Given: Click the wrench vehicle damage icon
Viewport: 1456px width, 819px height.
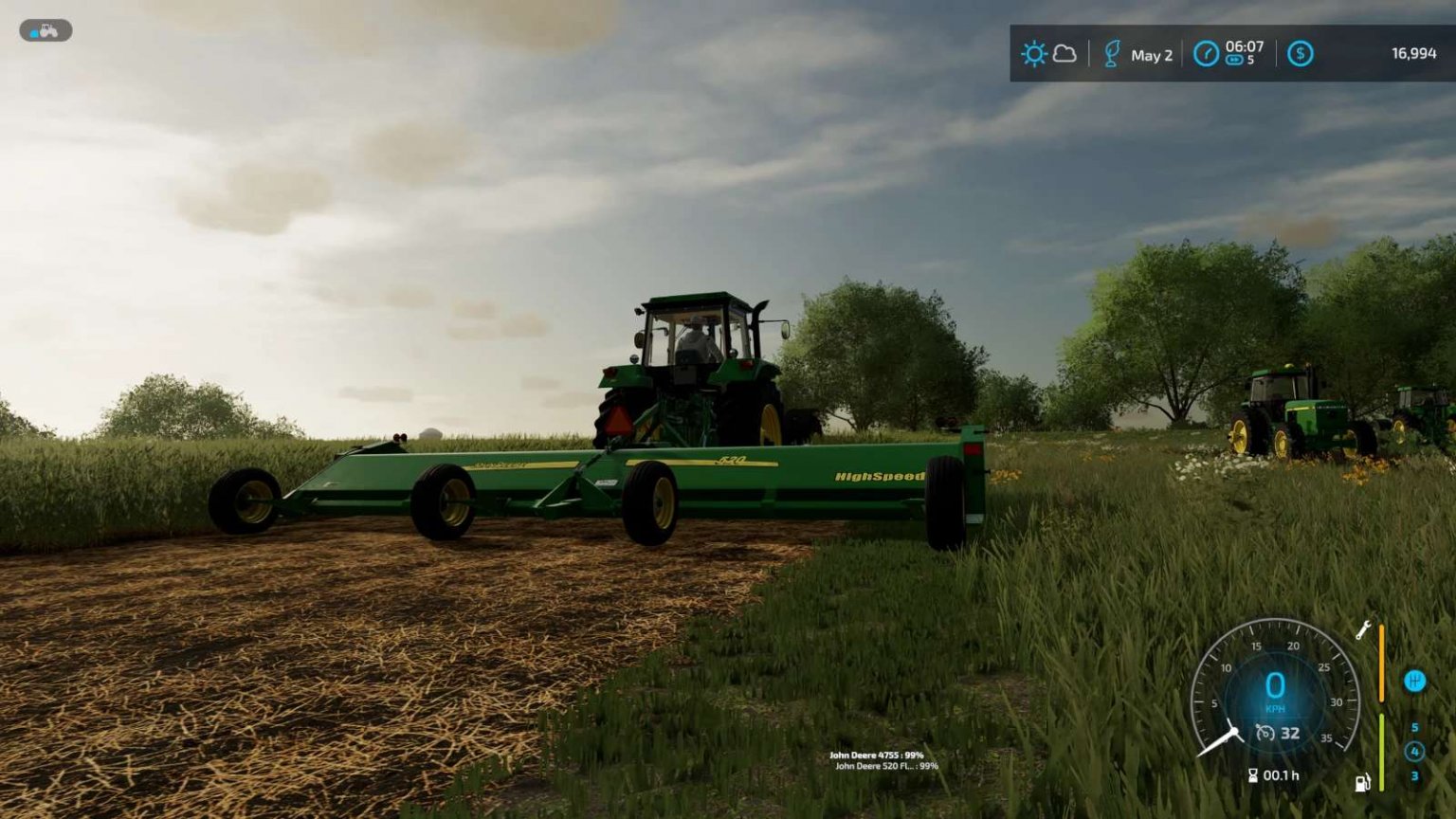Looking at the screenshot, I should pyautogui.click(x=1363, y=630).
